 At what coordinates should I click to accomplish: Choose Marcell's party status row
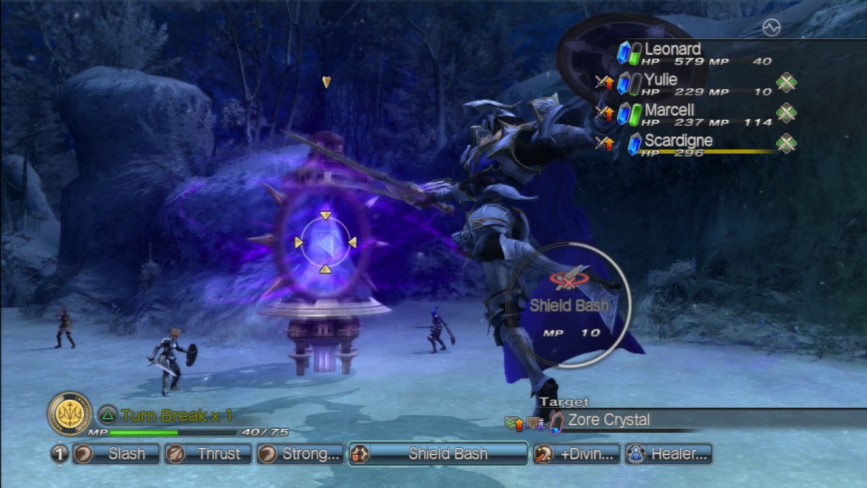[x=690, y=114]
